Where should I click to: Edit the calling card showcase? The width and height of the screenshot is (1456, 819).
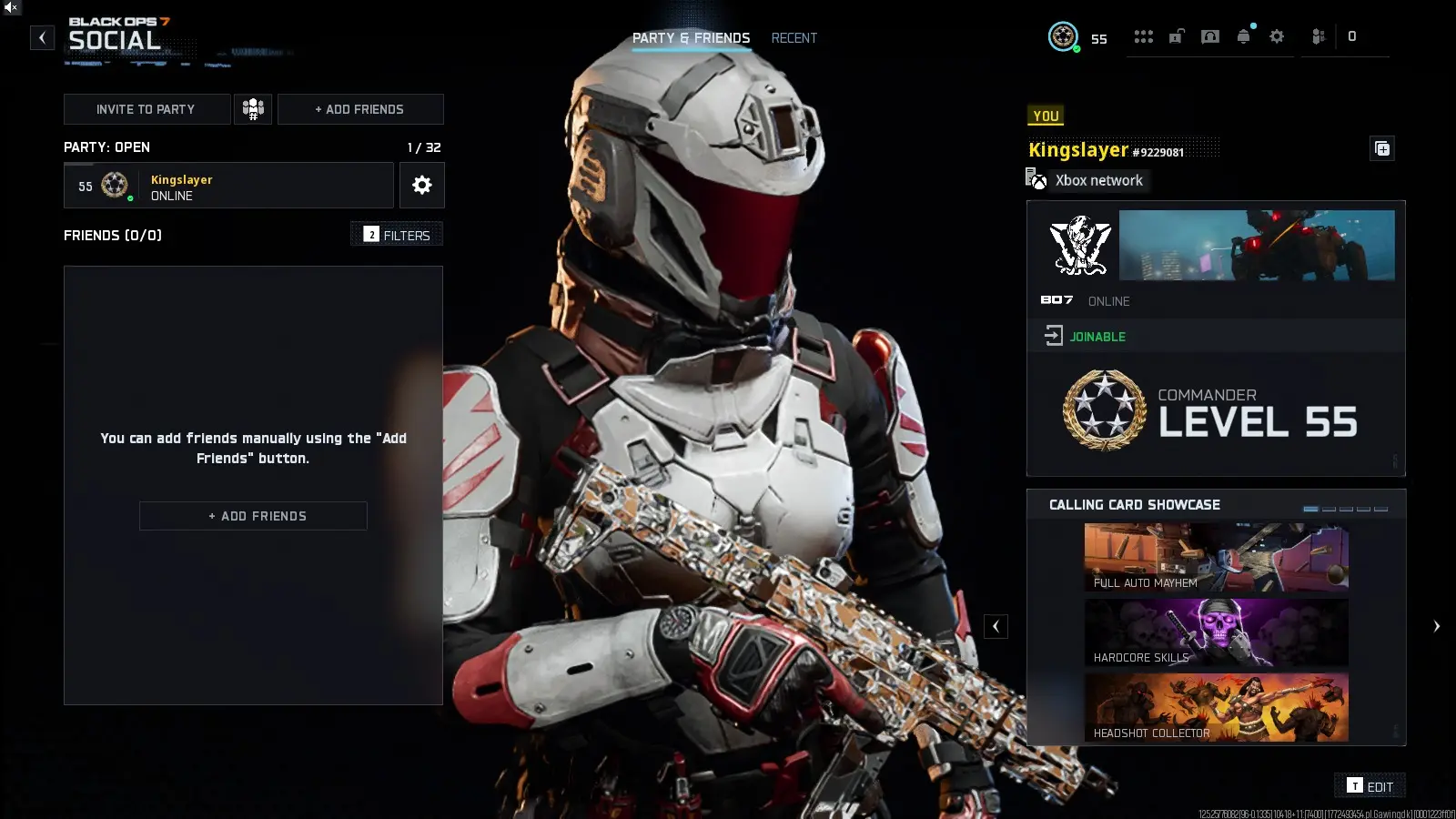1370,786
